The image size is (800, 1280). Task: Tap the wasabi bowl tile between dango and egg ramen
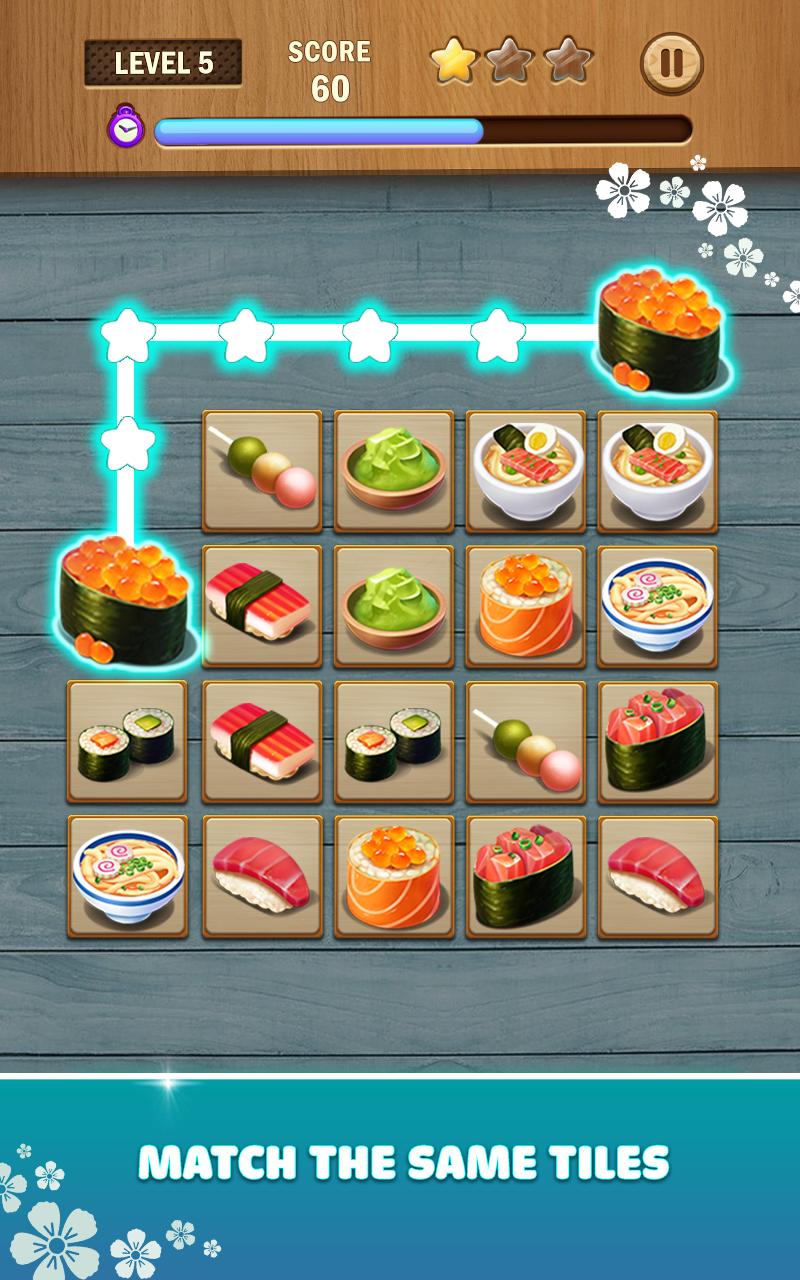click(x=394, y=470)
